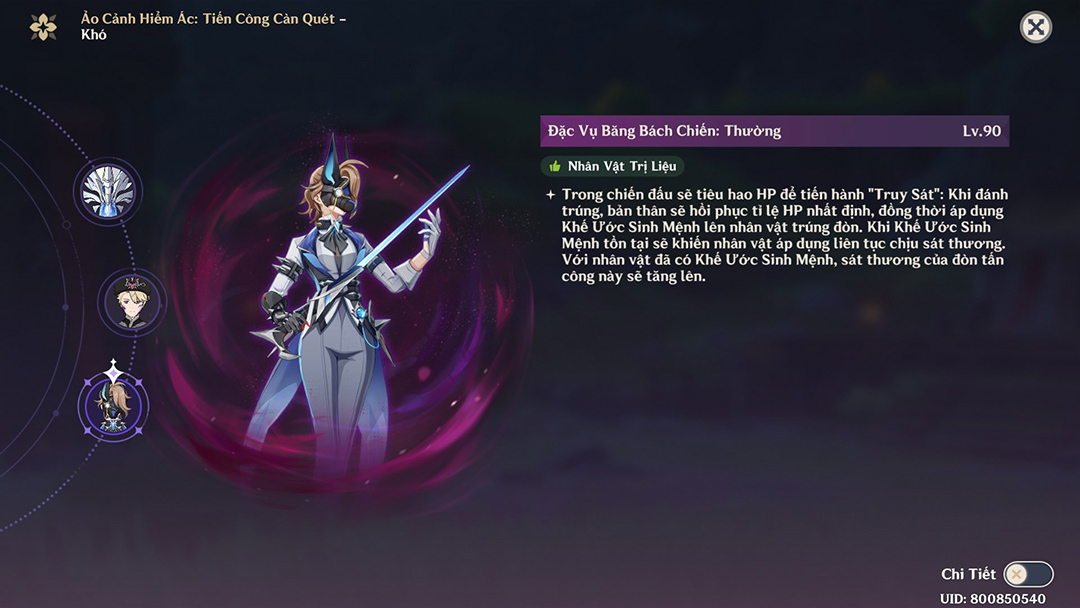1080x608 pixels.
Task: Close the enemy details screen
Action: pyautogui.click(x=1036, y=27)
